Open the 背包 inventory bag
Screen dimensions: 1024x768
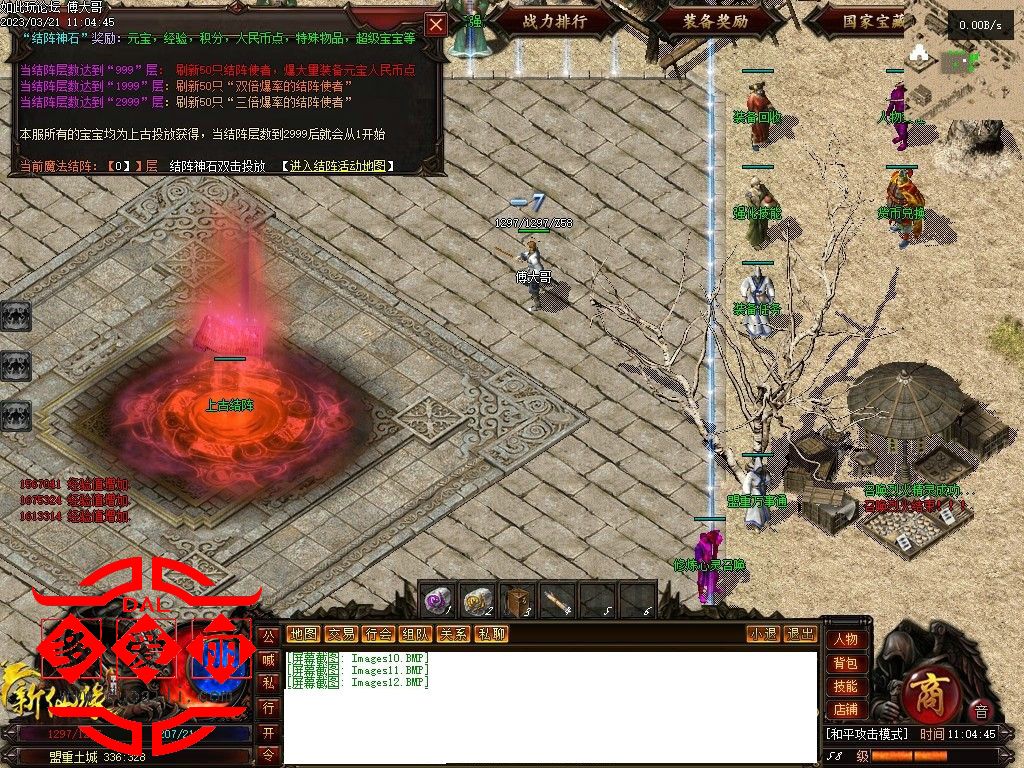coord(845,663)
